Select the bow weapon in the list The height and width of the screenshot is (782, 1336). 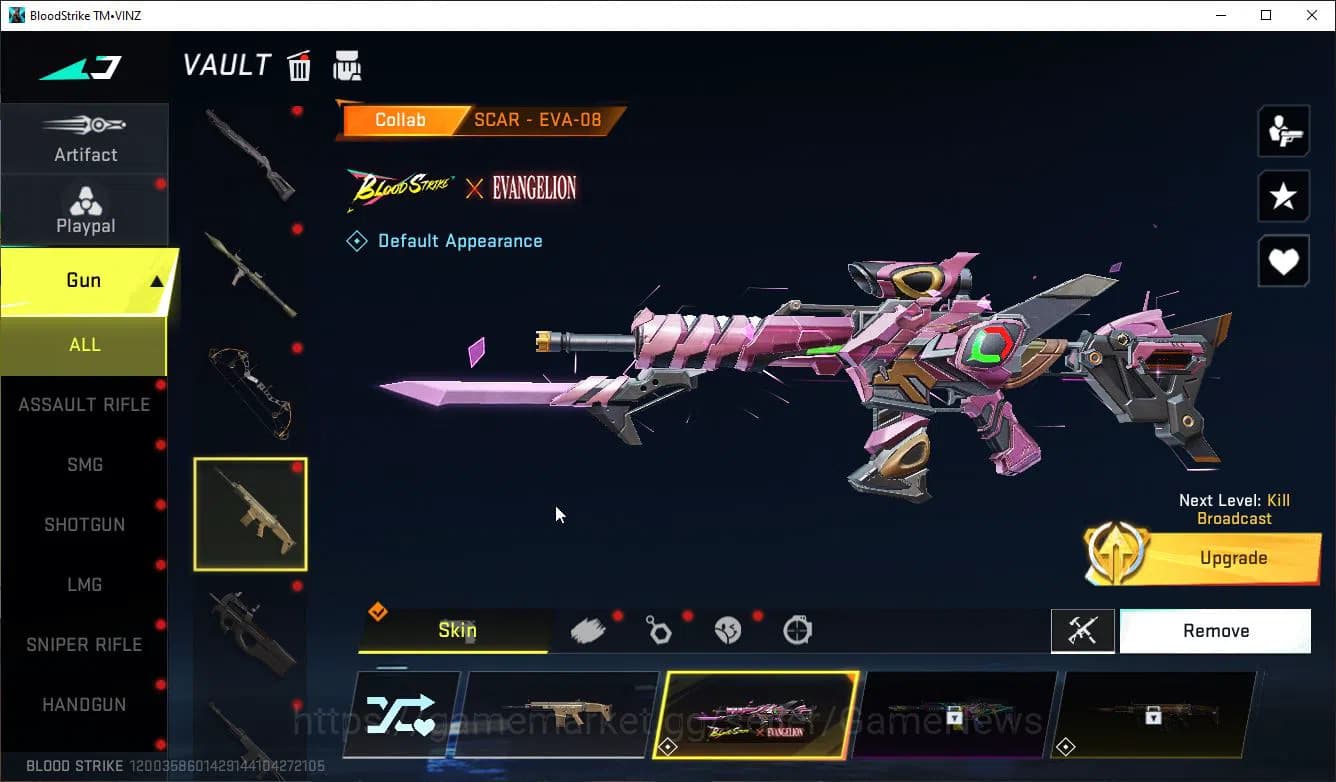coord(250,392)
